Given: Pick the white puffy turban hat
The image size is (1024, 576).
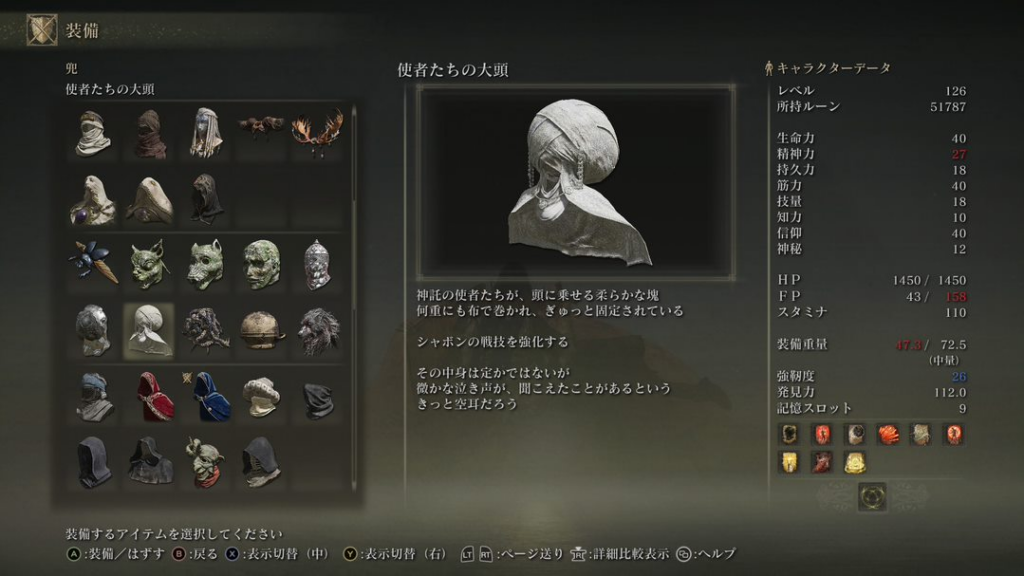Looking at the screenshot, I should [x=261, y=396].
